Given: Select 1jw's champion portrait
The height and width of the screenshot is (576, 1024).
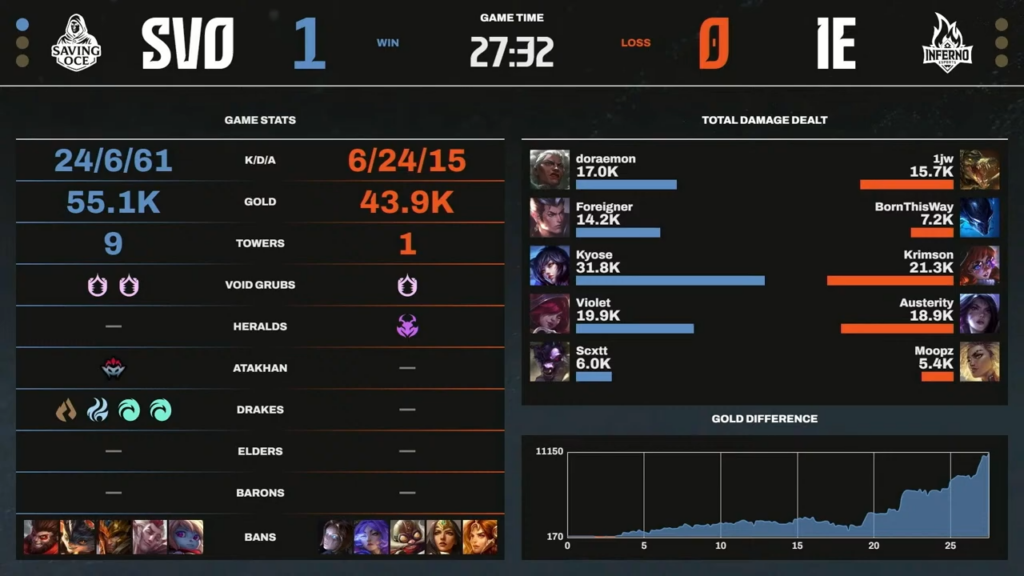Looking at the screenshot, I should [x=979, y=169].
